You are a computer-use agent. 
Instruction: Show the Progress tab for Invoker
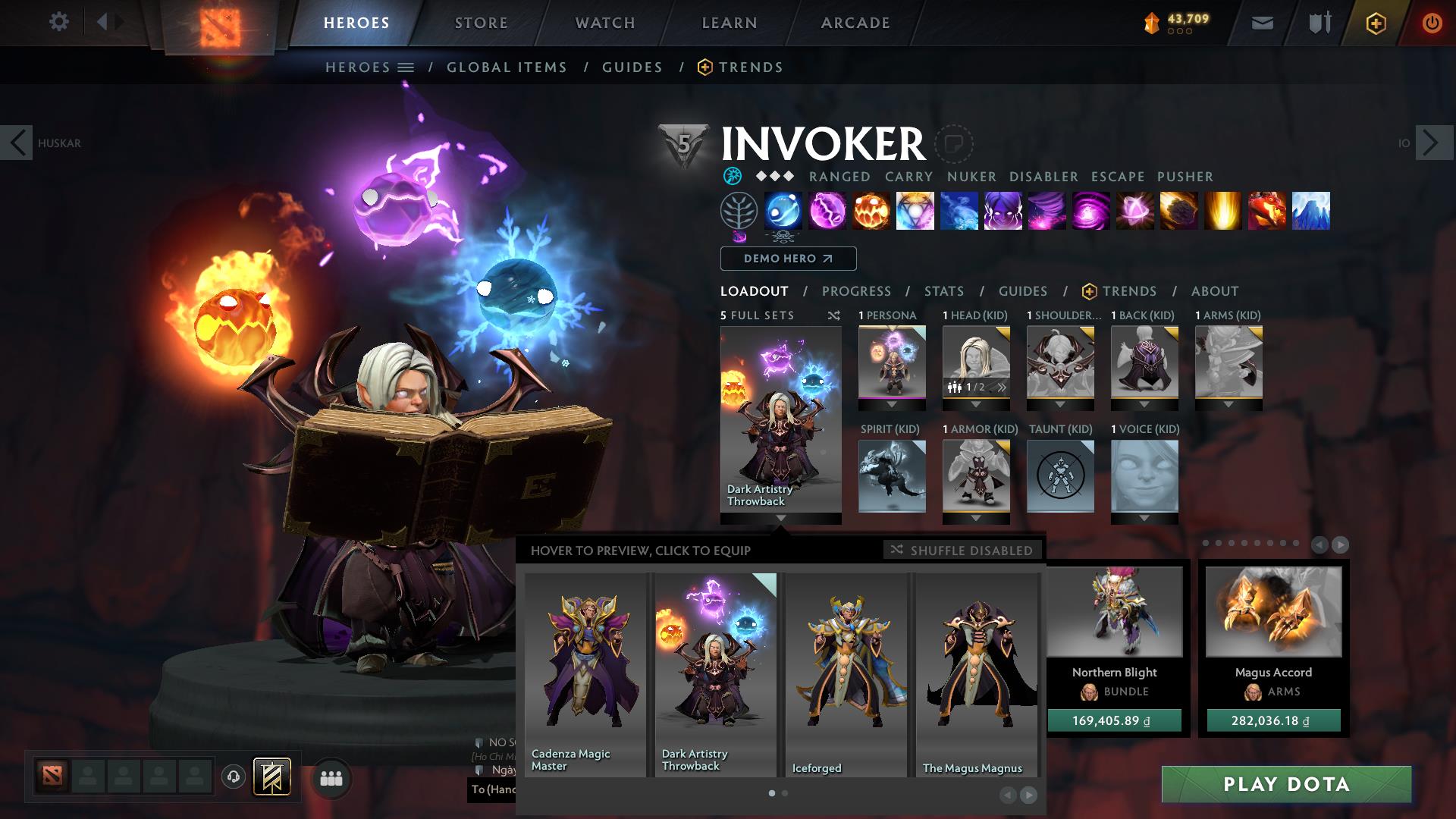[856, 291]
